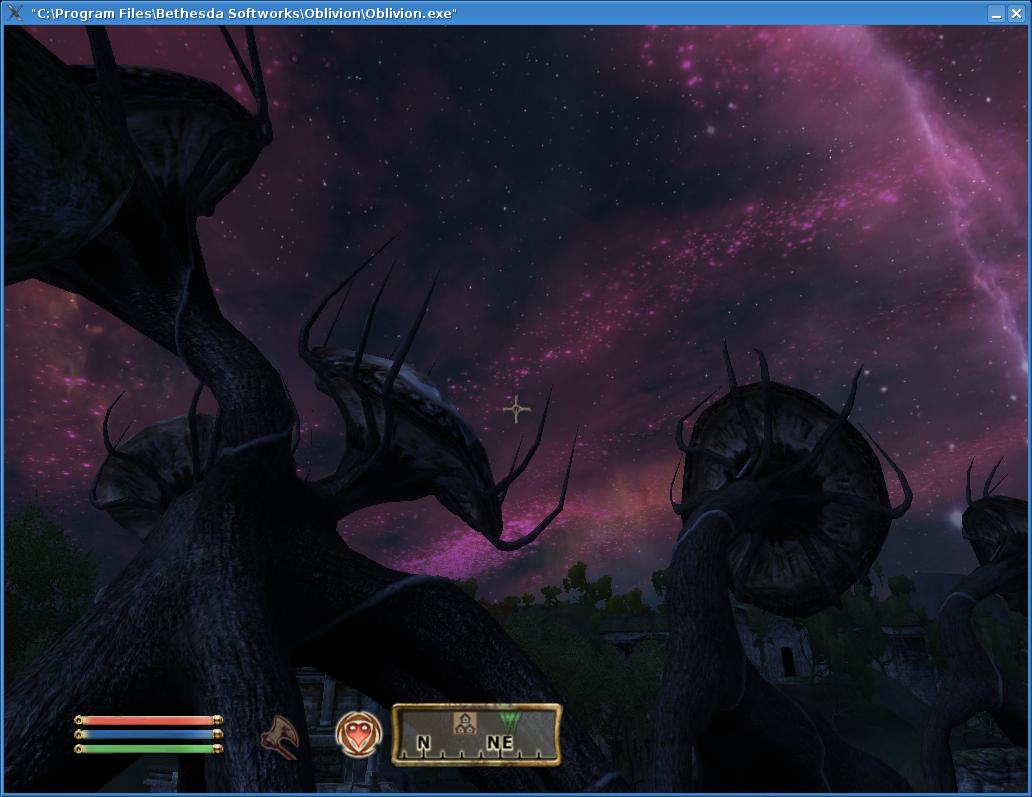Screen dimensions: 1032x797
Task: Minimize the Oblivion window
Action: (996, 13)
